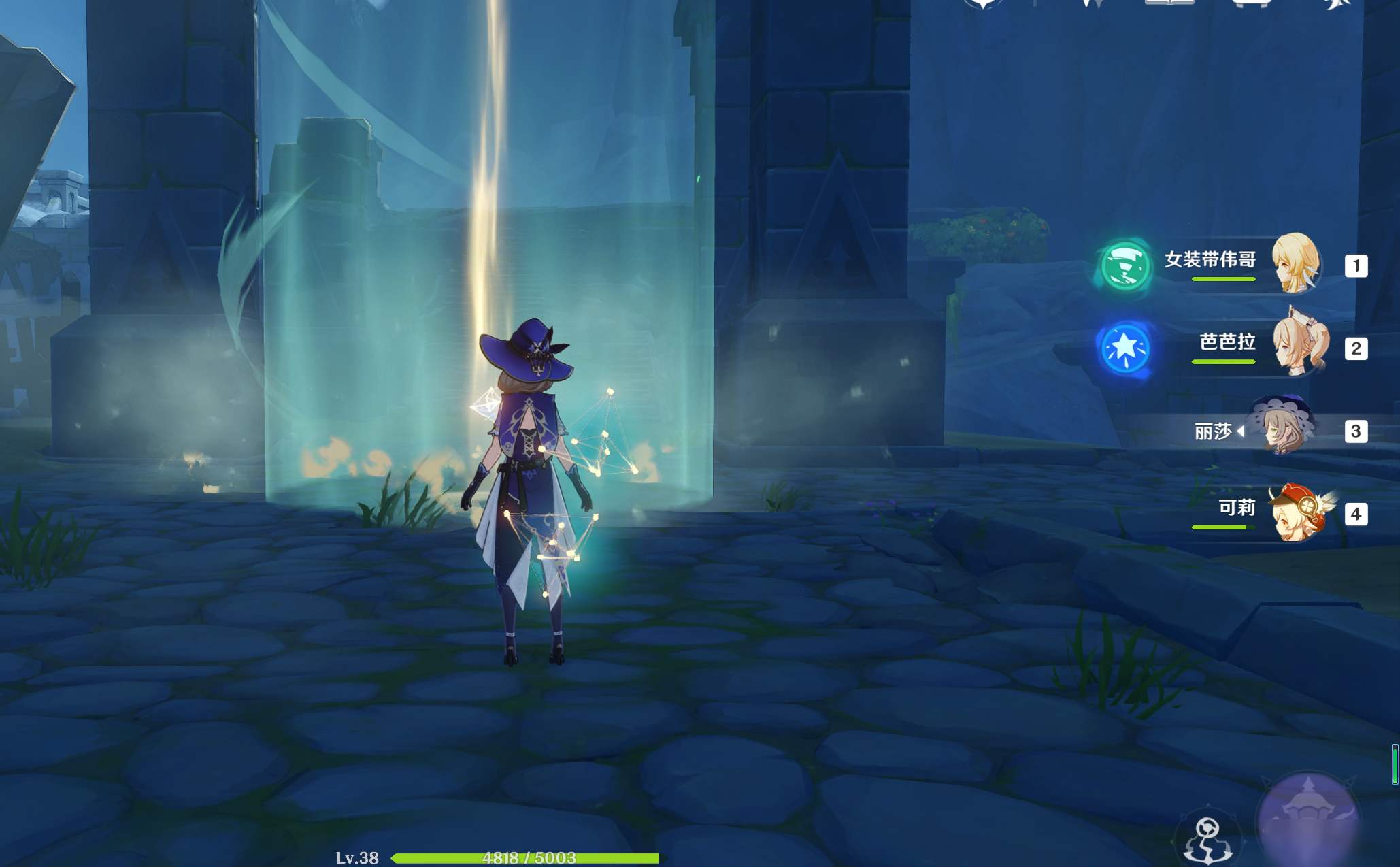1400x867 pixels.
Task: Use Lisa's Elemental Skill anchor-shaped icon
Action: [1207, 840]
